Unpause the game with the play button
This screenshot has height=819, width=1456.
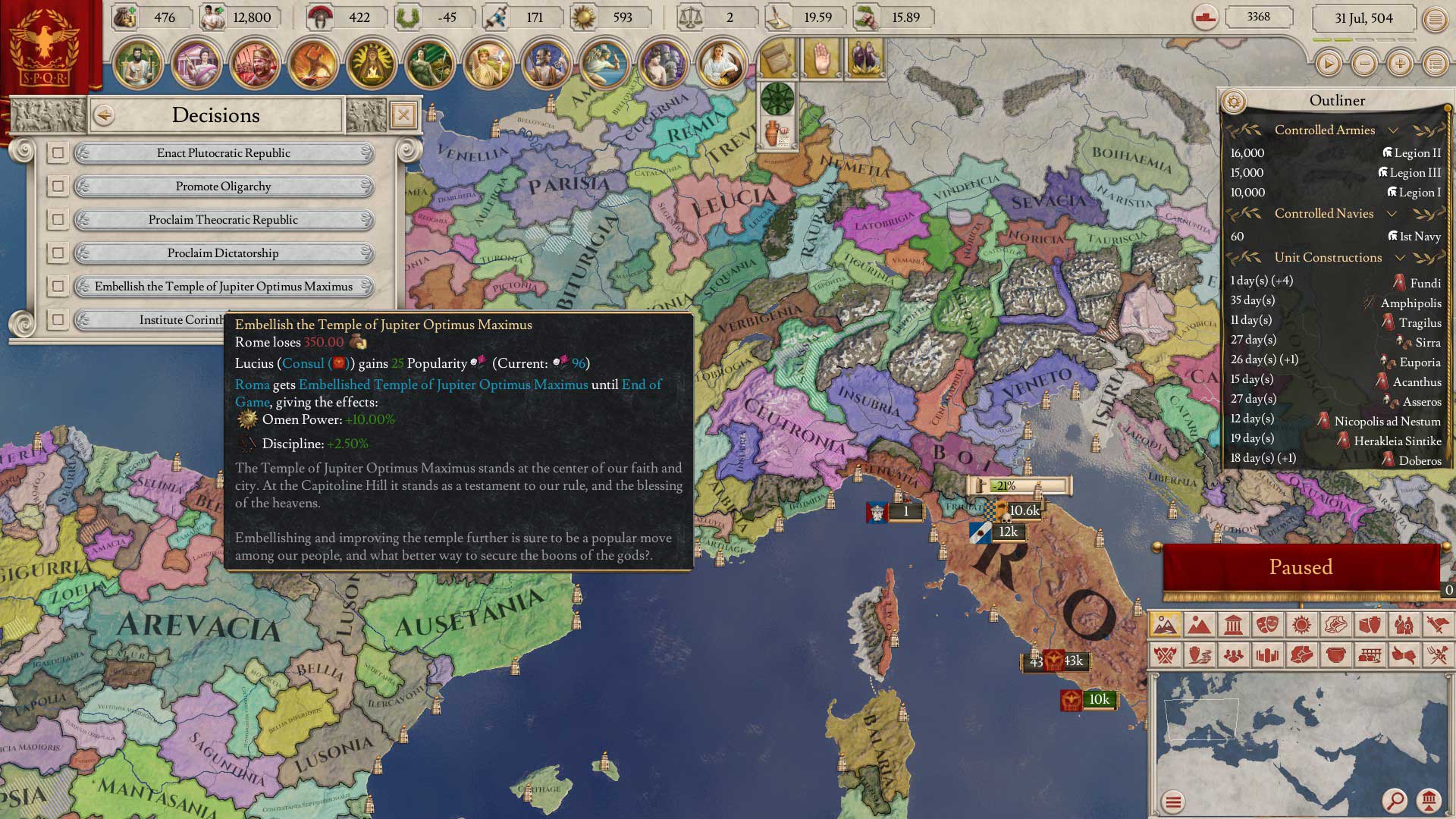coord(1328,64)
